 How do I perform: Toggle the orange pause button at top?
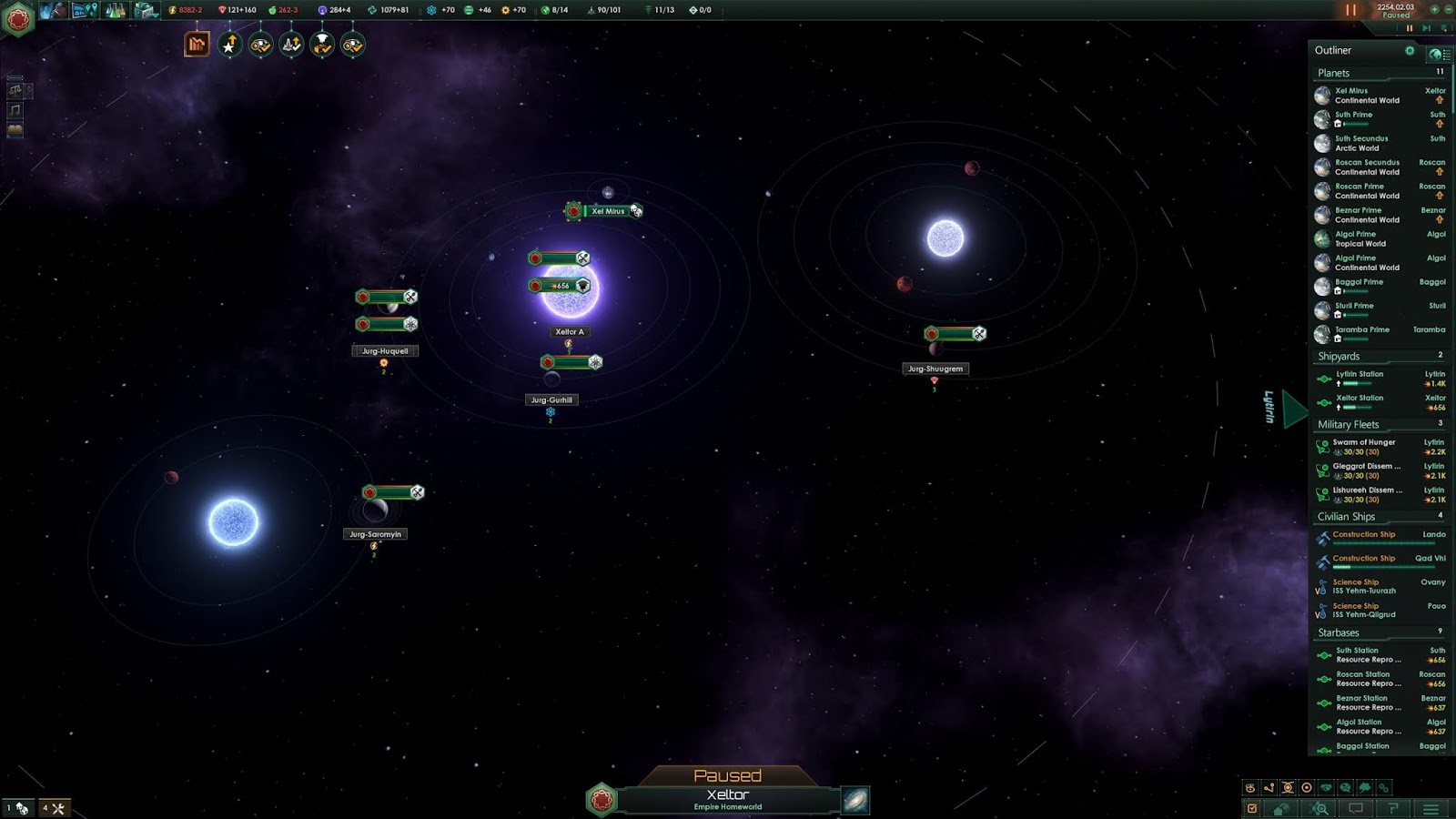[x=1350, y=10]
